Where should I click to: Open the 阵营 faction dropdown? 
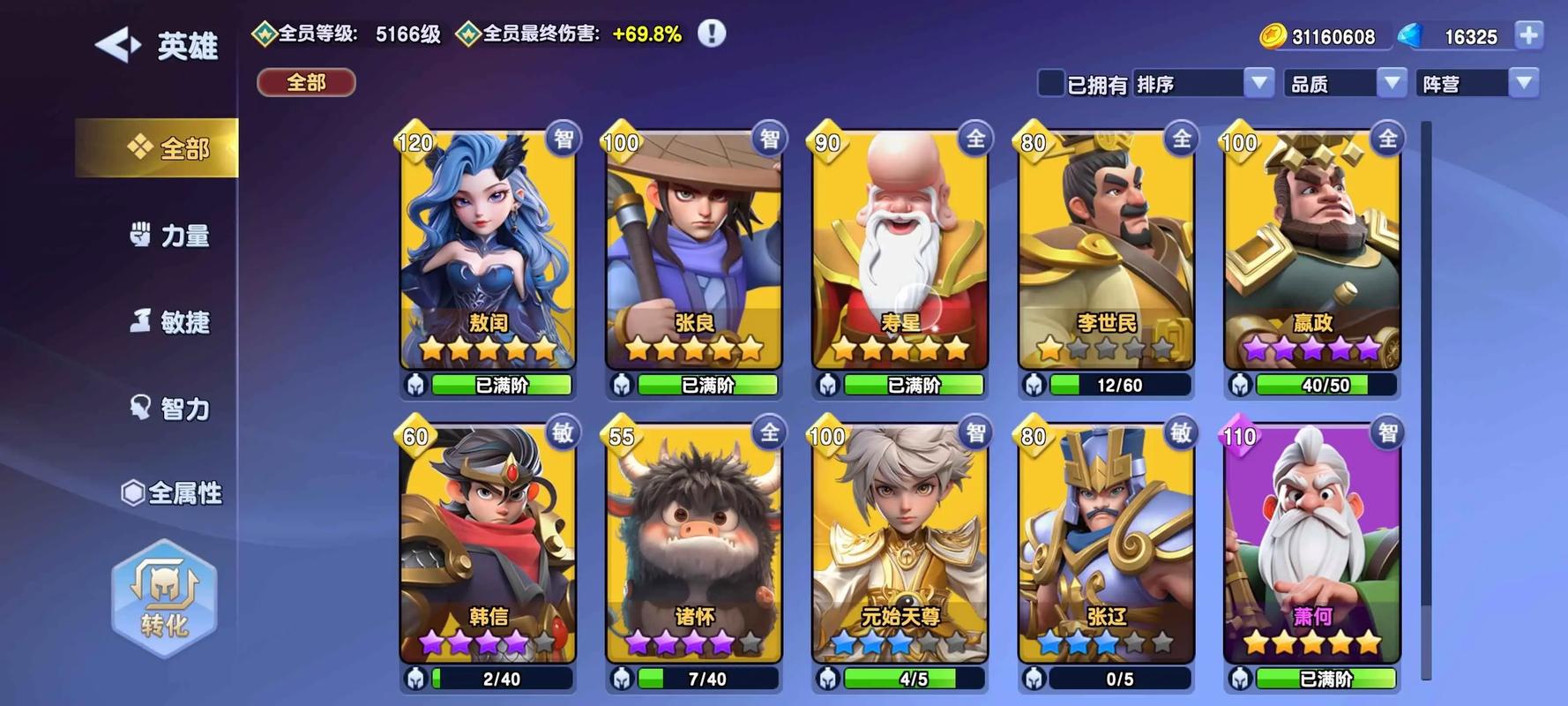(x=1477, y=83)
